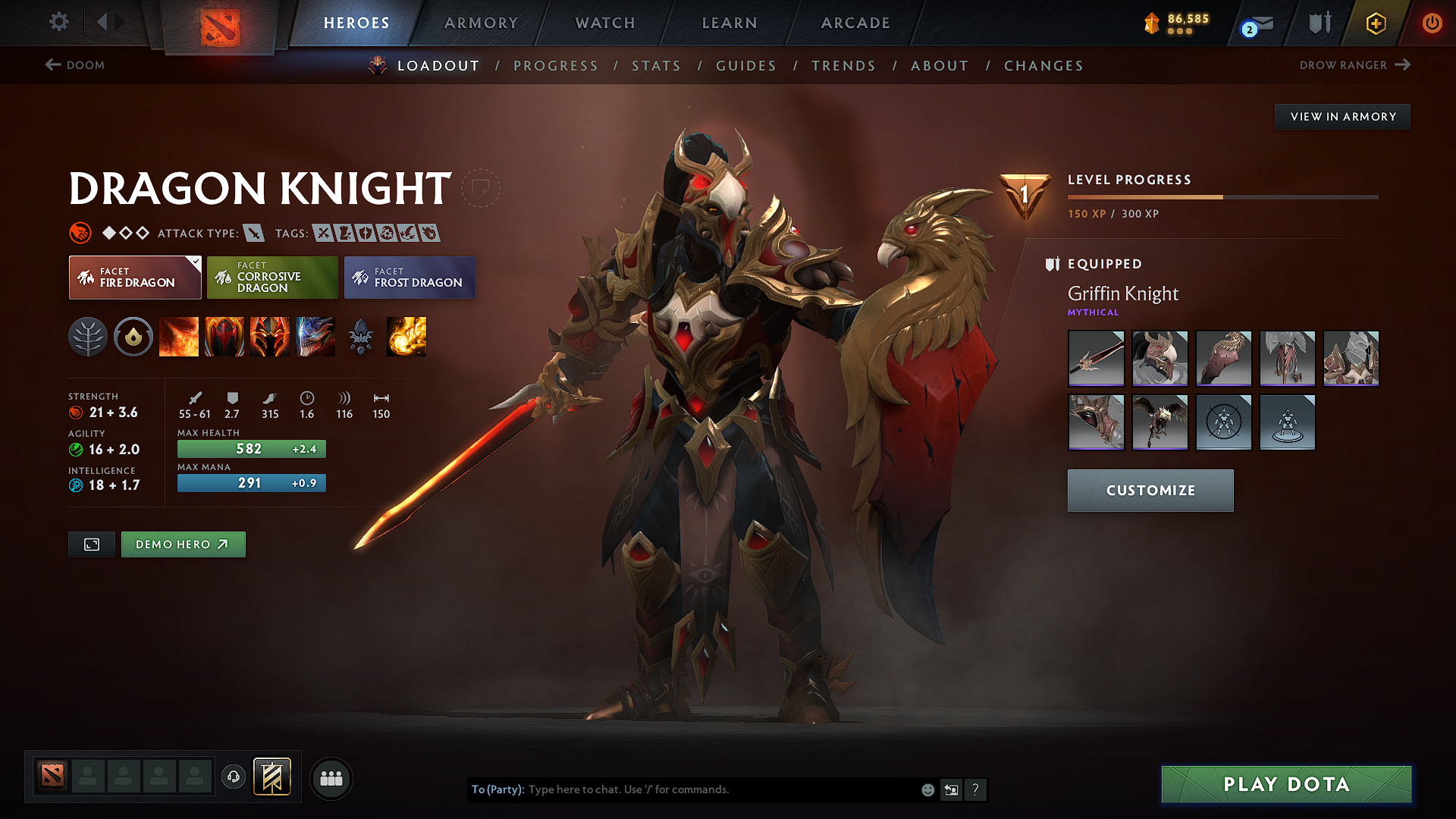The height and width of the screenshot is (819, 1456).
Task: Select the Breathe Fire ability icon
Action: 179,337
